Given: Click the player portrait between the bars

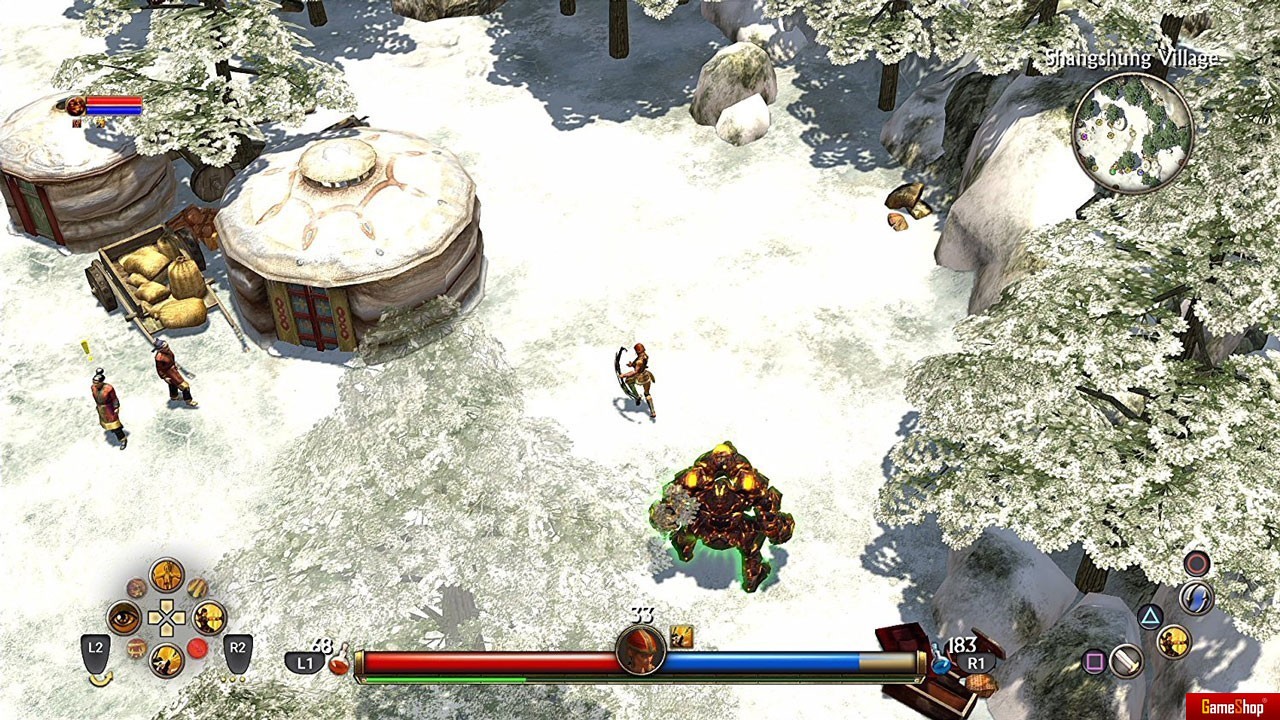Looking at the screenshot, I should point(641,651).
